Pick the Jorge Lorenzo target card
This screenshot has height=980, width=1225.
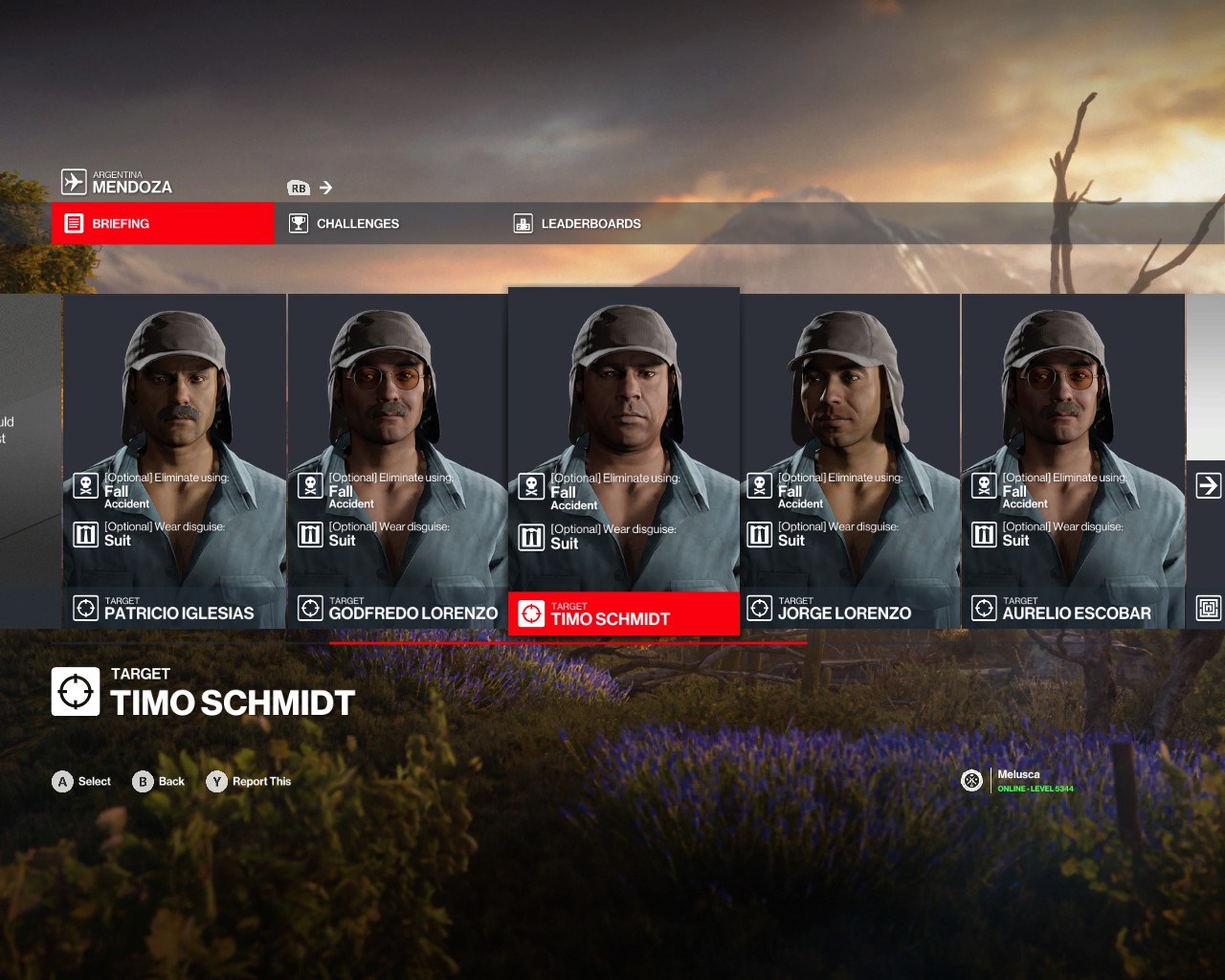pos(849,459)
